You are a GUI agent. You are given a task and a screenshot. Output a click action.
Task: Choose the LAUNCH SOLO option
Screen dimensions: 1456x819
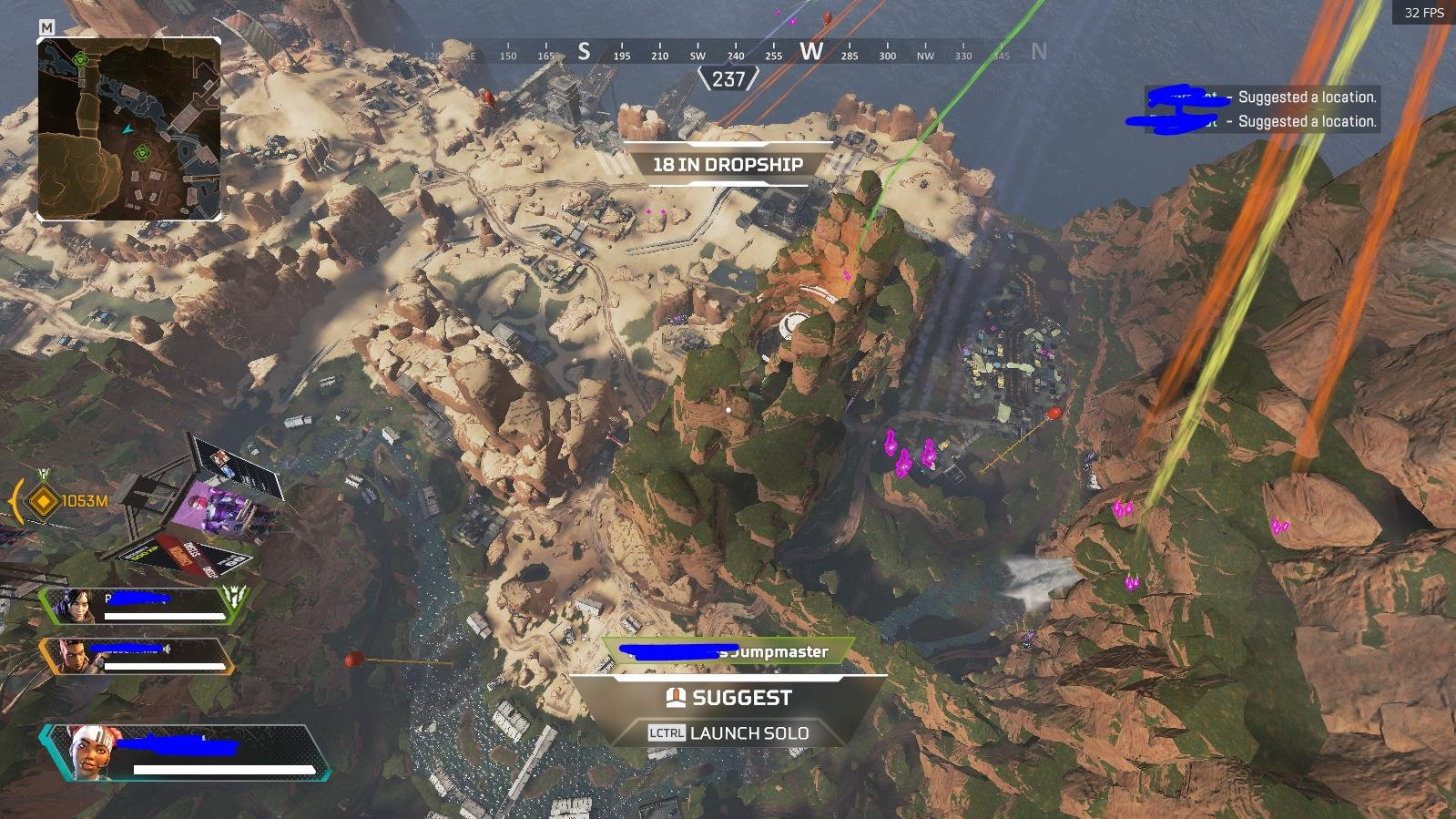coord(728,732)
